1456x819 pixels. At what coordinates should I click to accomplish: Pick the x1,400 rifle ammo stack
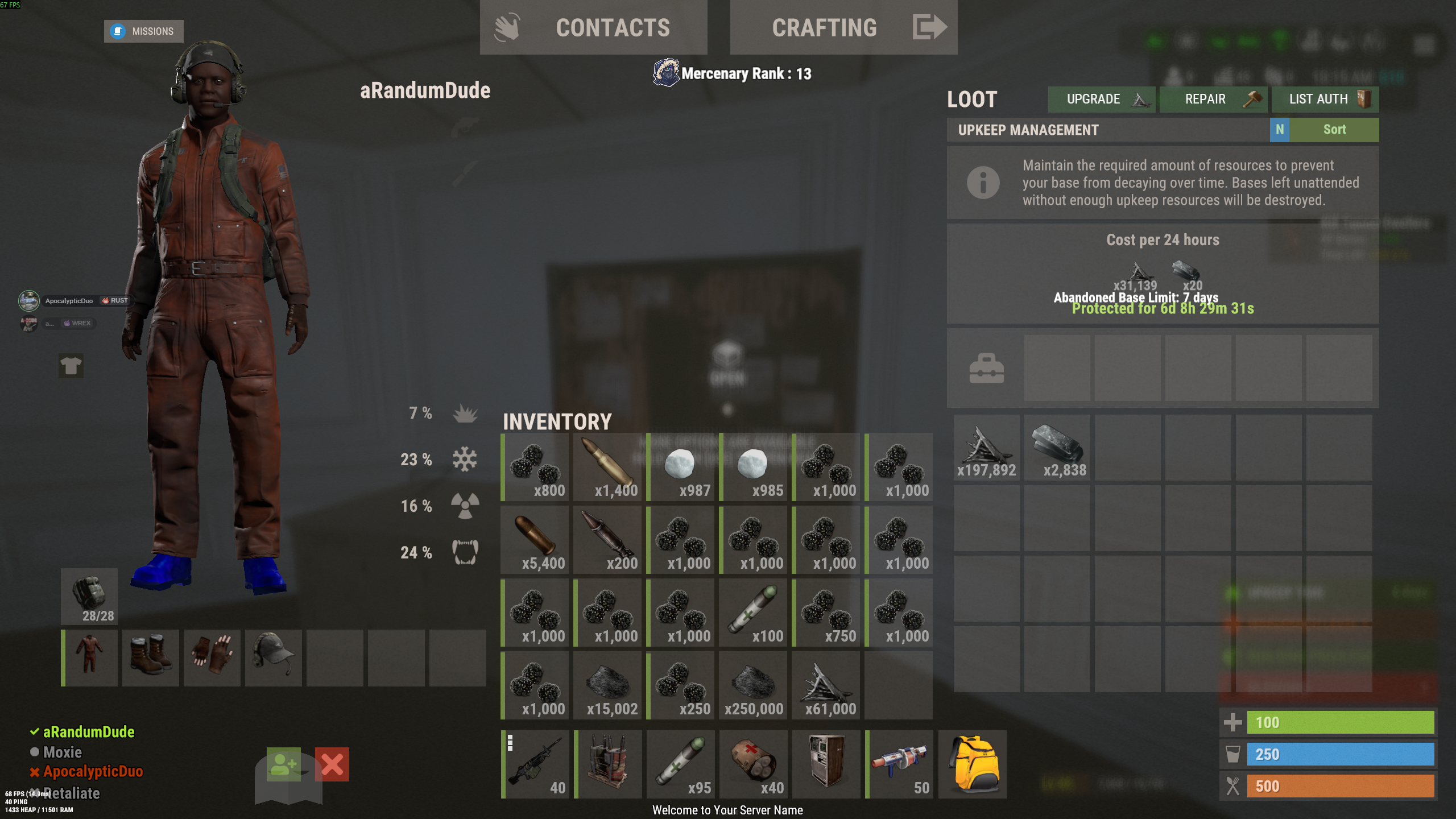[607, 468]
